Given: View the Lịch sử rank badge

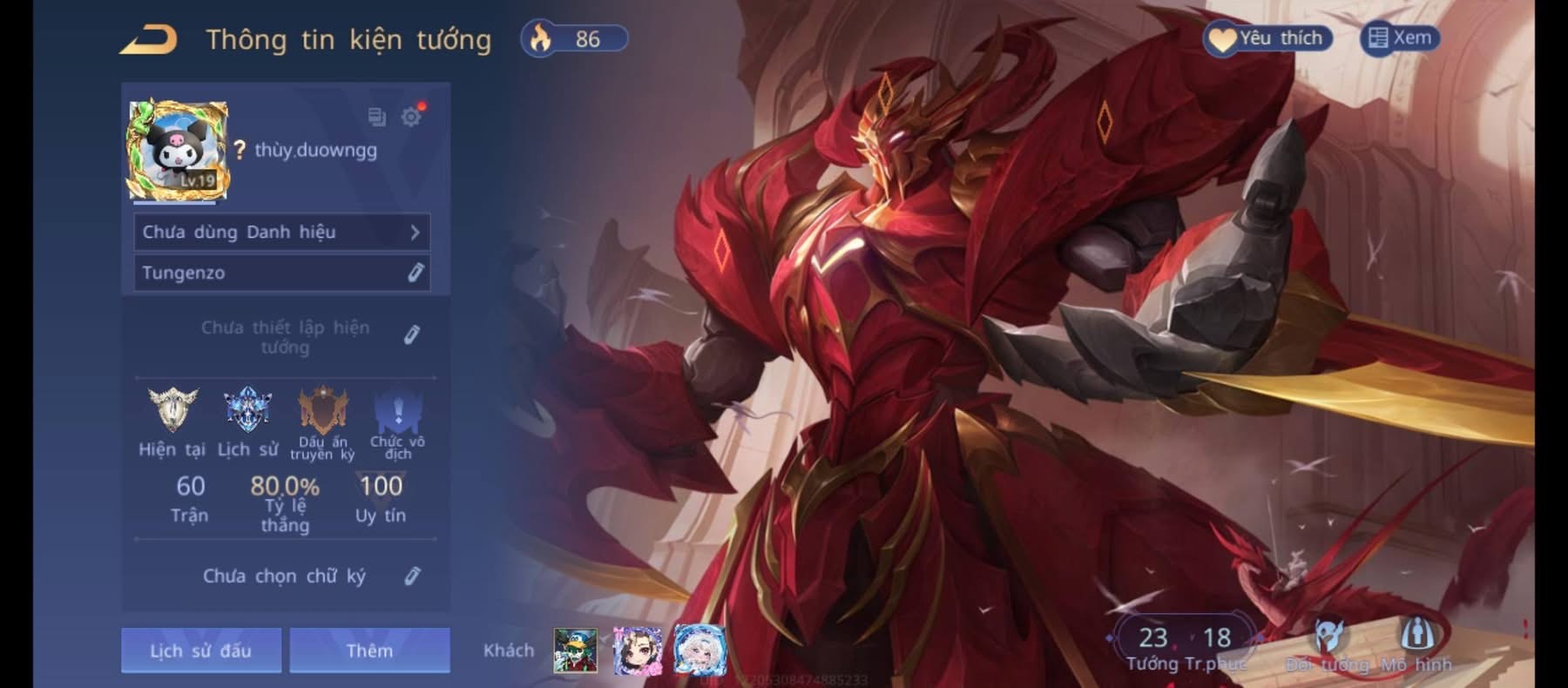Looking at the screenshot, I should coord(247,410).
